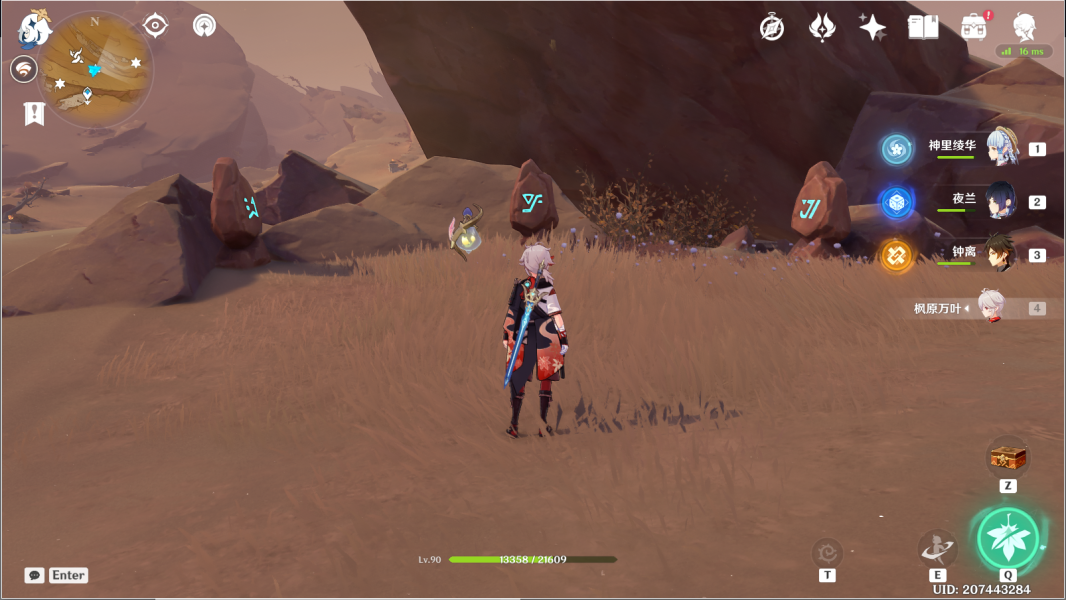1066x600 pixels.
Task: Open the bag icon with red notification
Action: [974, 27]
